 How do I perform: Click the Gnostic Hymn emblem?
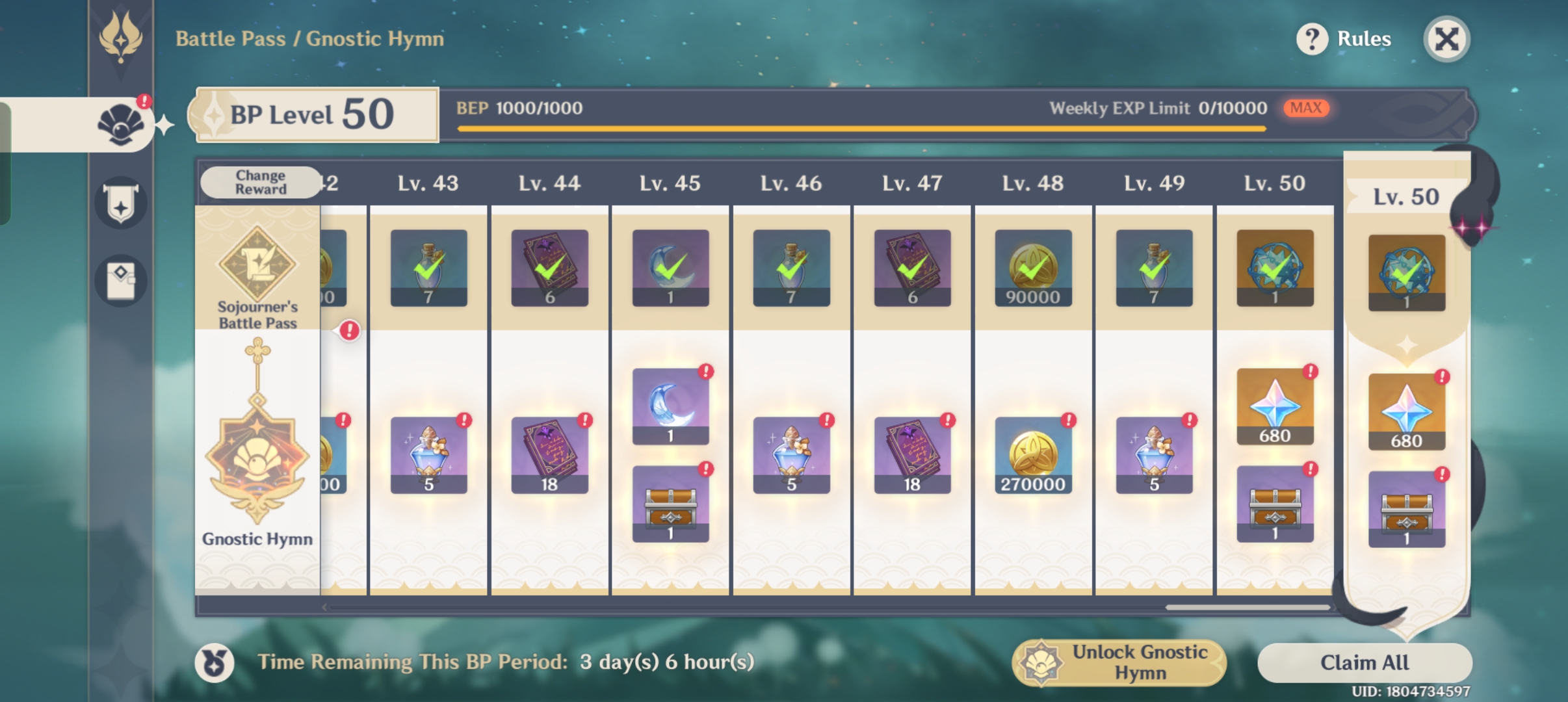(x=257, y=455)
